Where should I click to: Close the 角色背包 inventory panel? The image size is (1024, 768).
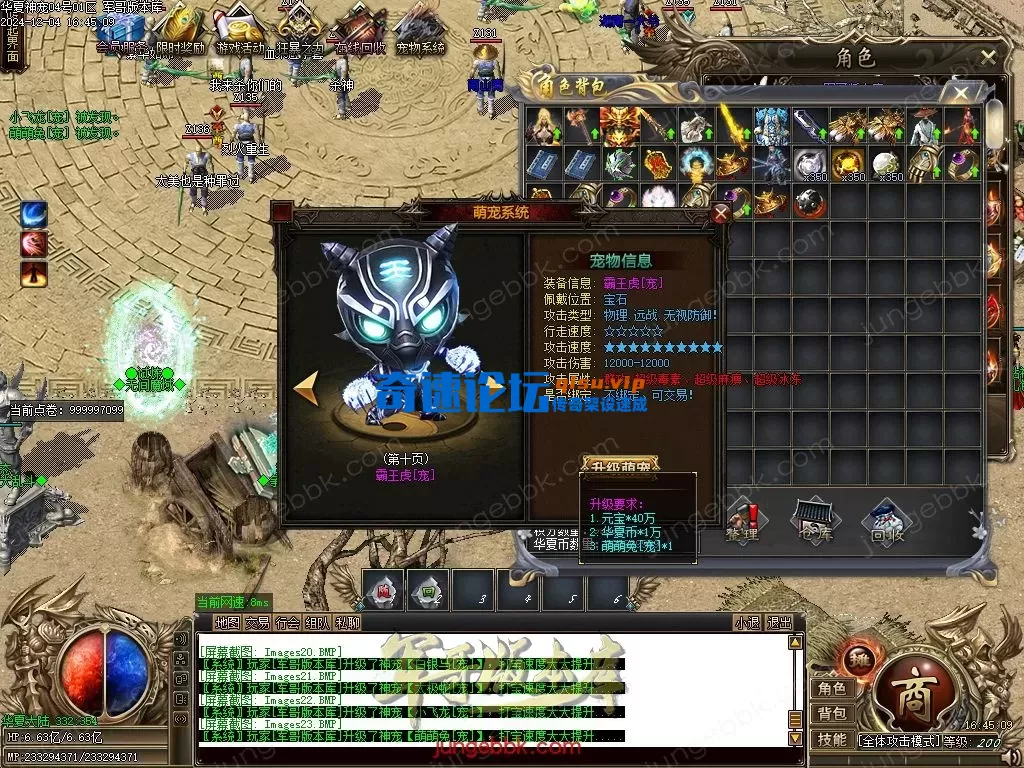961,93
